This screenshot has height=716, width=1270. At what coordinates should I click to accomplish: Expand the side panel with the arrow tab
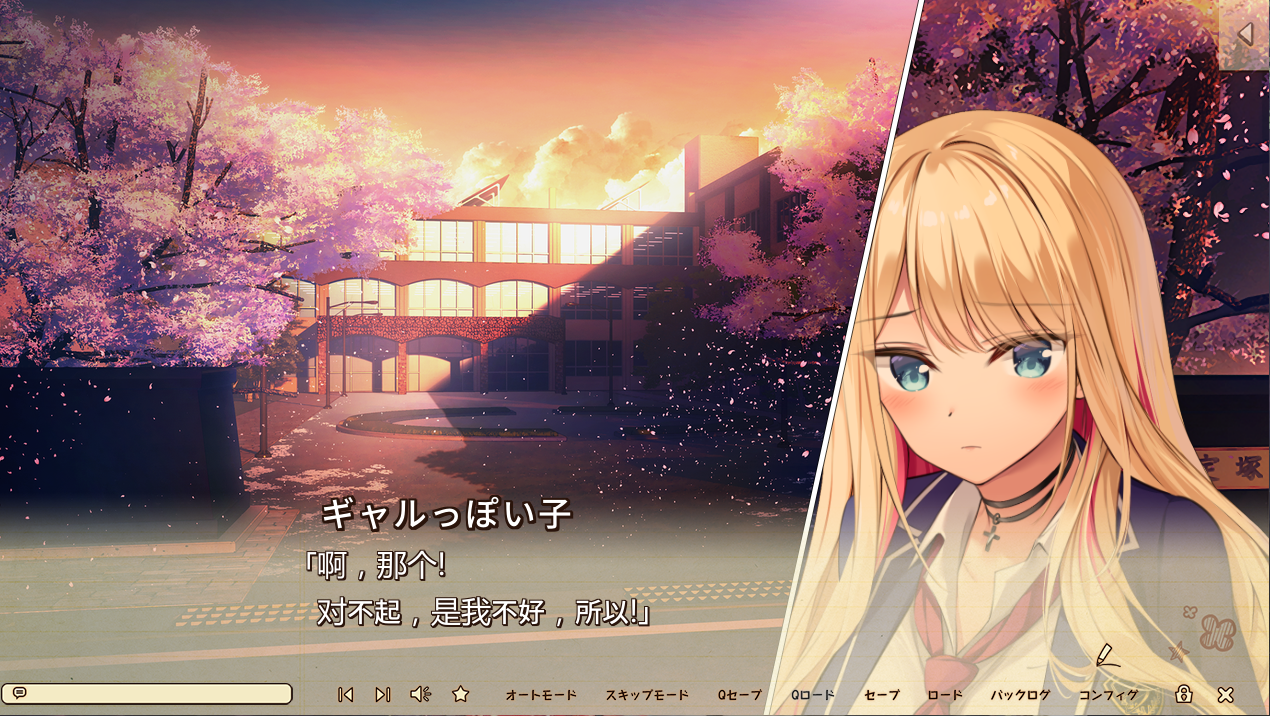(x=1245, y=34)
